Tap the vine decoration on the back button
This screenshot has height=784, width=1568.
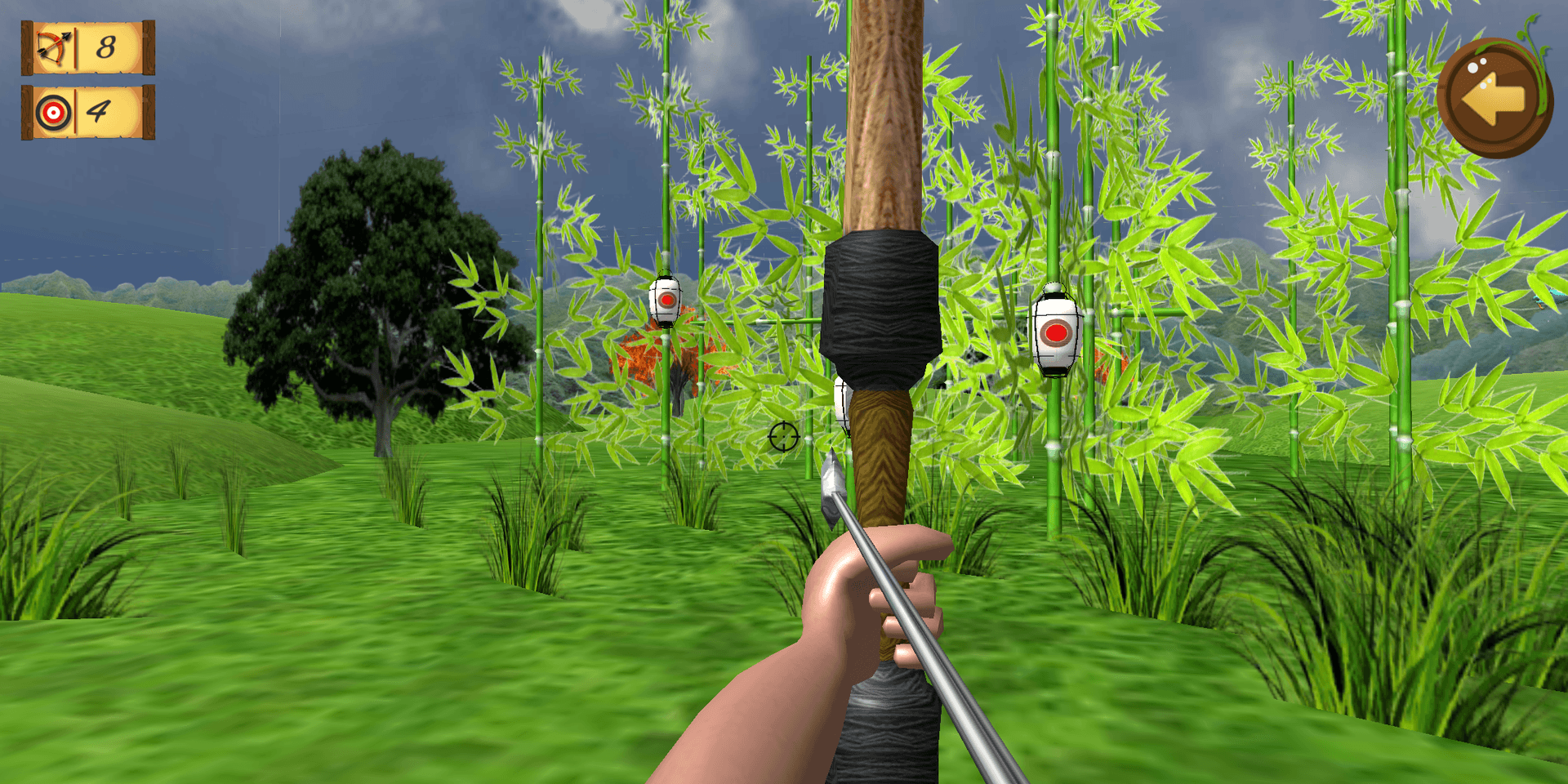(x=1539, y=65)
